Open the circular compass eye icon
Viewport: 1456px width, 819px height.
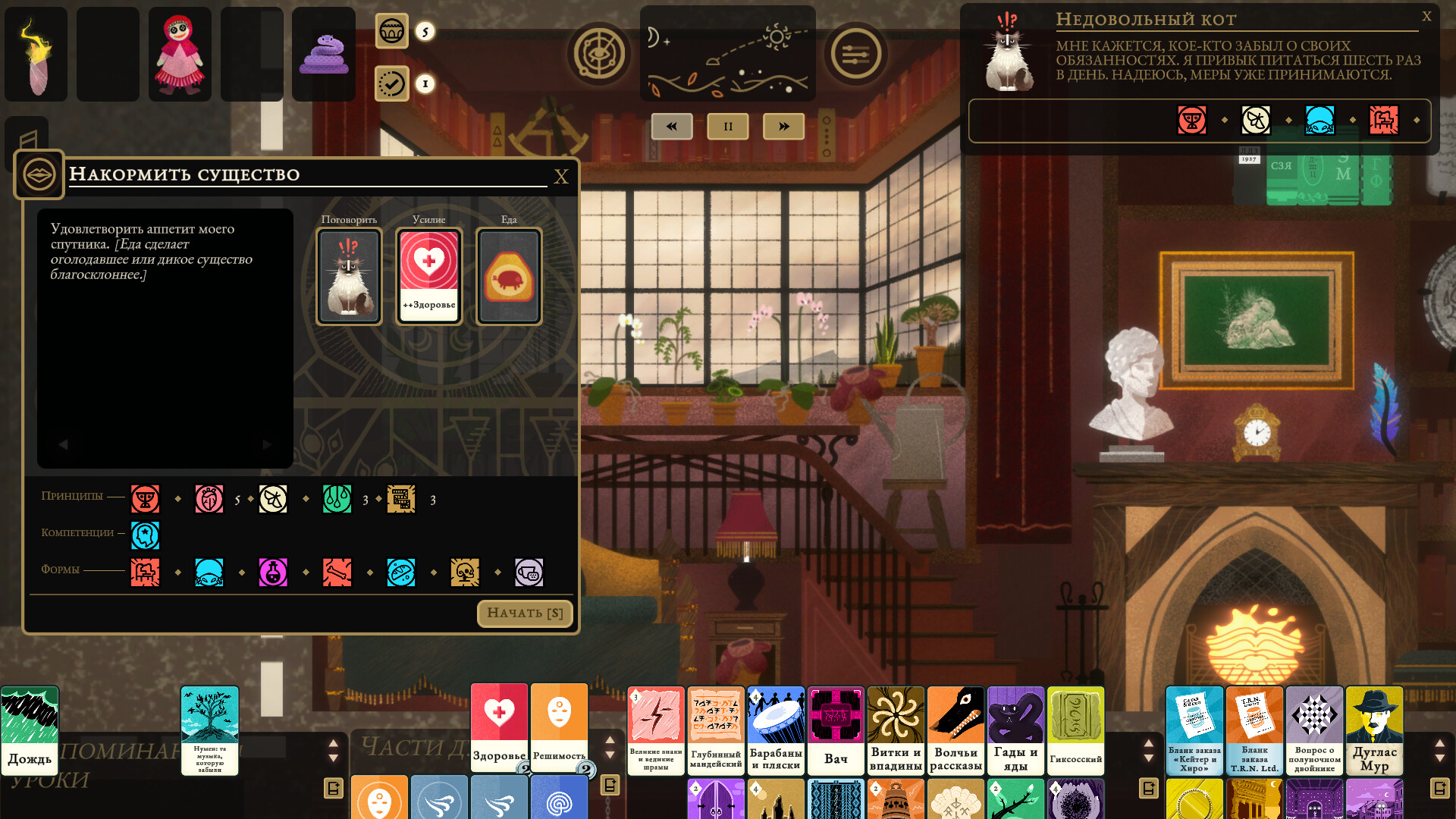[598, 53]
